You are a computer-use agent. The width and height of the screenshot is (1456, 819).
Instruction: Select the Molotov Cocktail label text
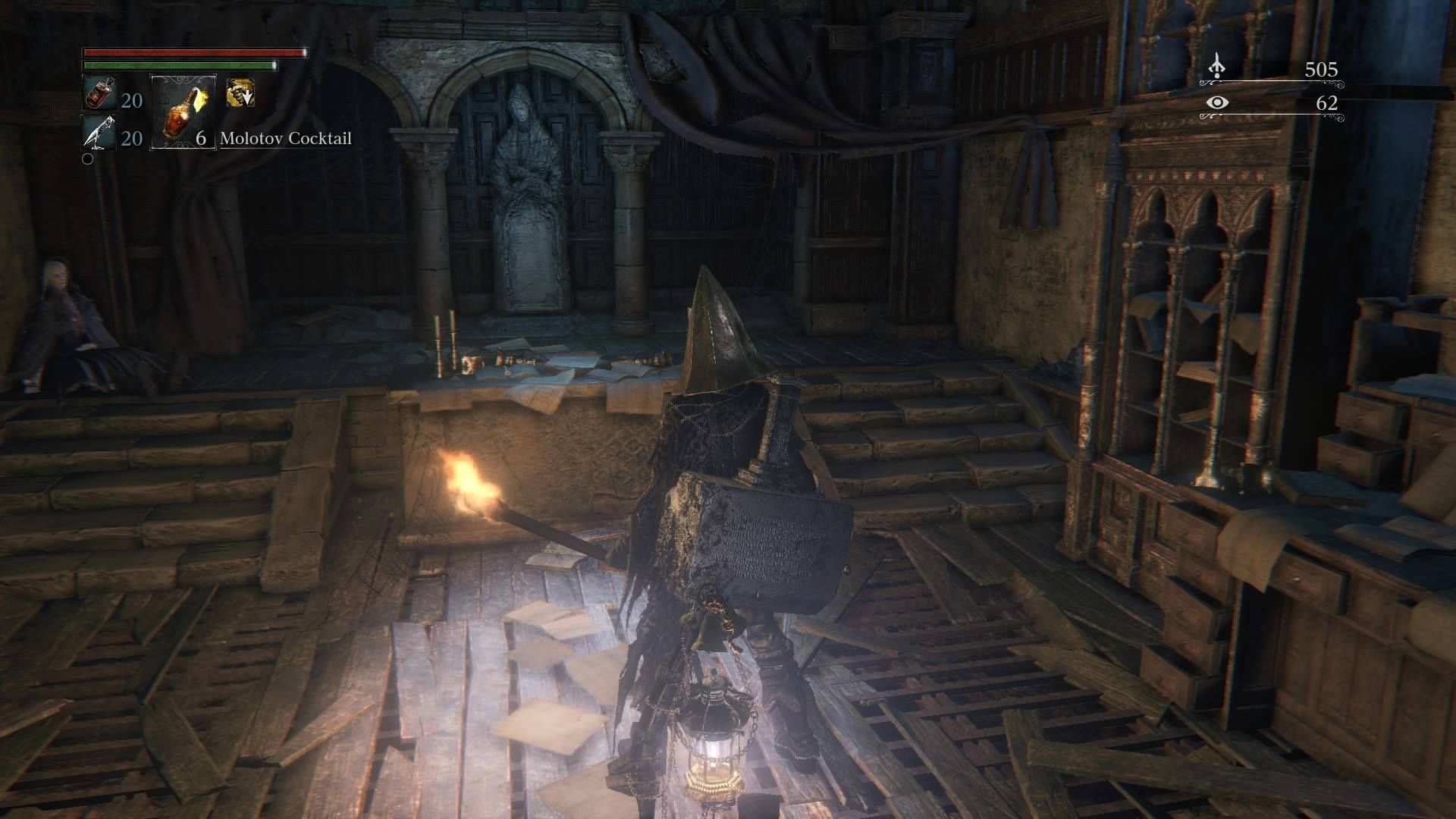click(287, 139)
